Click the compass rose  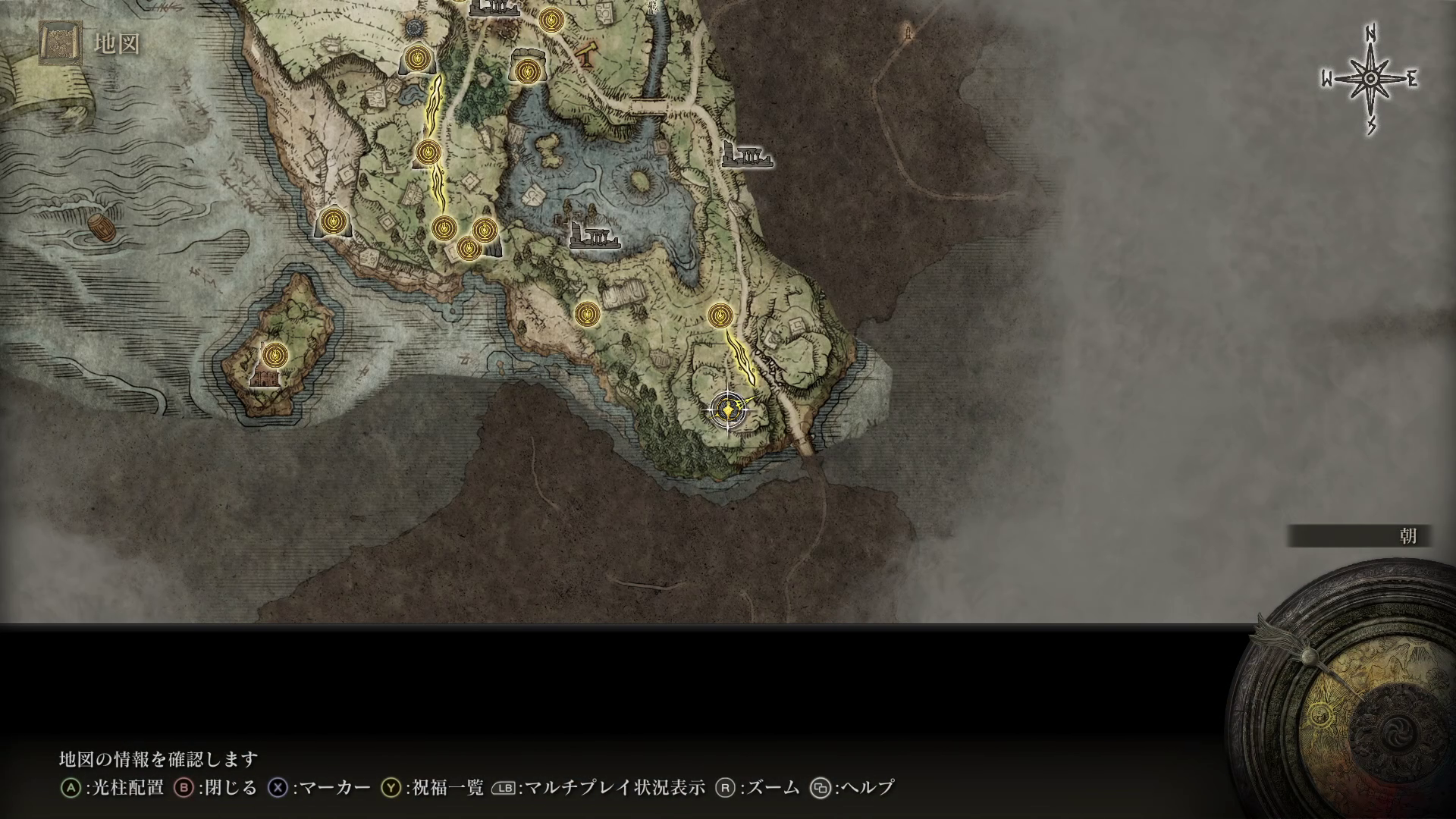pos(1371,79)
